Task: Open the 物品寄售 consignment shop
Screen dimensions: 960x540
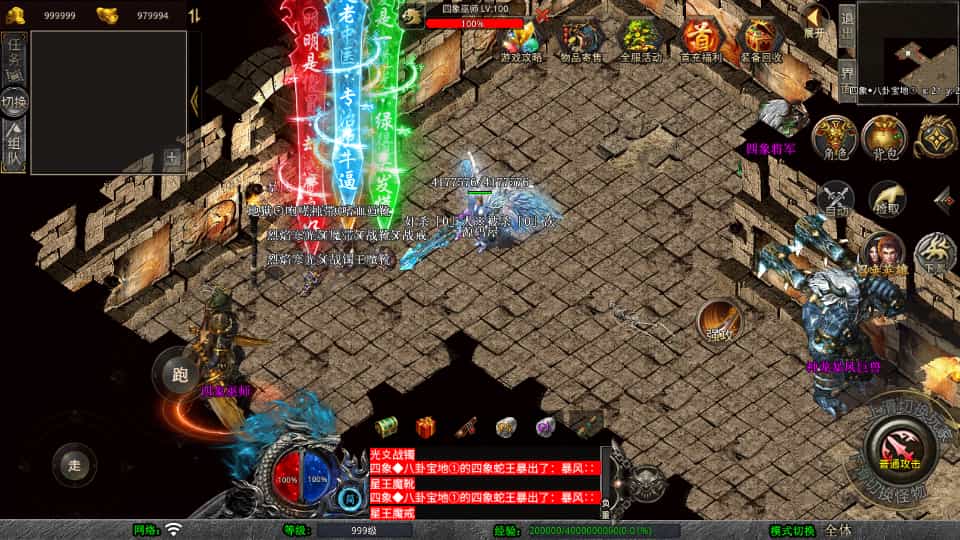Action: 581,40
